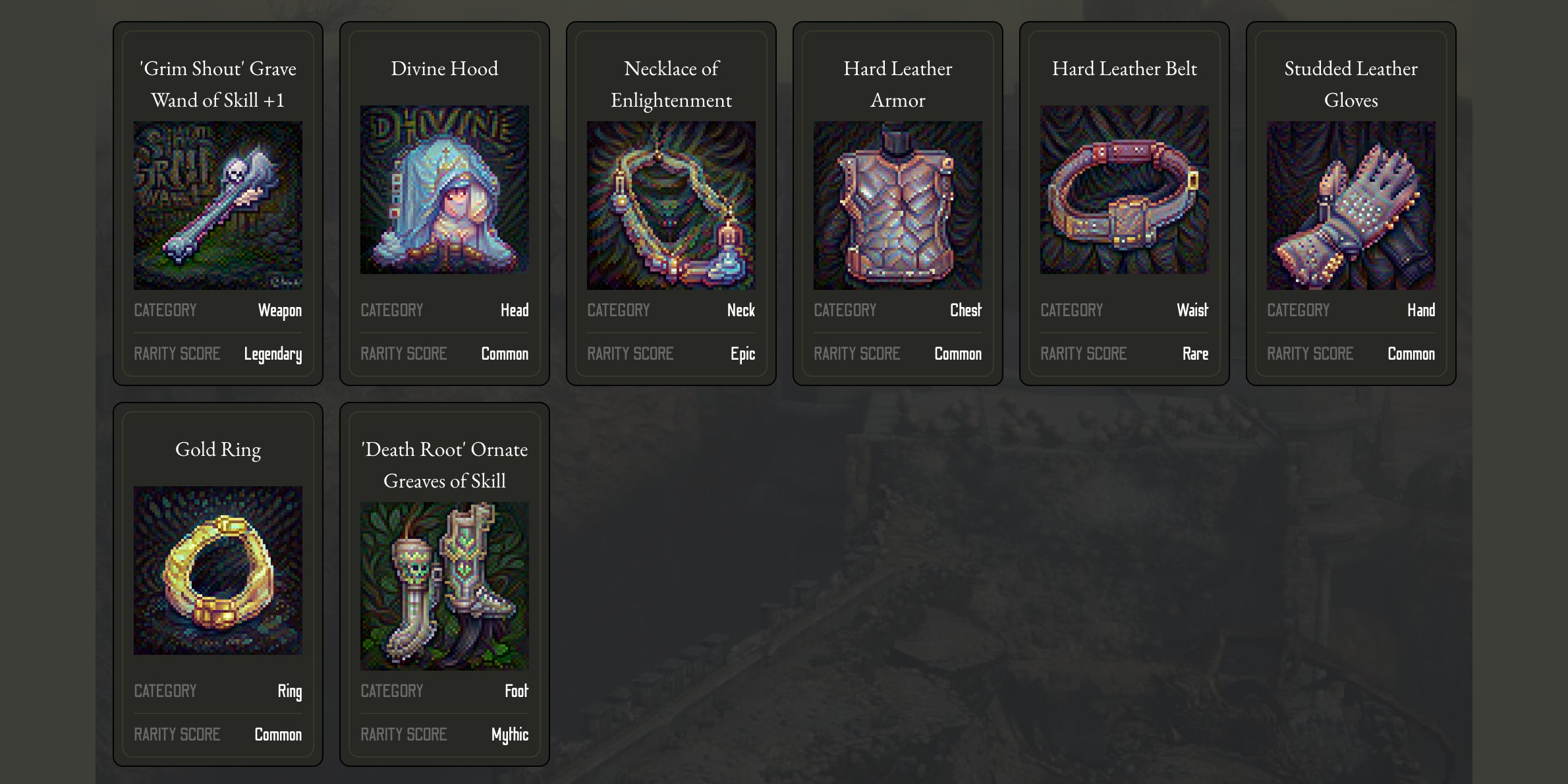
Task: Choose the Necklace of Enlightenment card
Action: click(671, 204)
